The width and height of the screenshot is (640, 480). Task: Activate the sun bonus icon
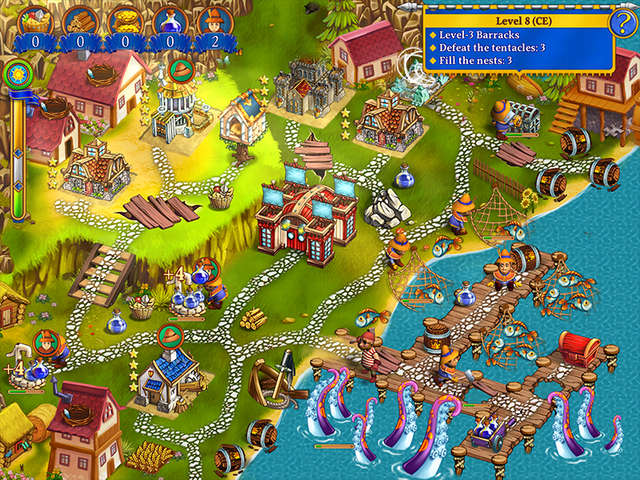click(x=15, y=73)
